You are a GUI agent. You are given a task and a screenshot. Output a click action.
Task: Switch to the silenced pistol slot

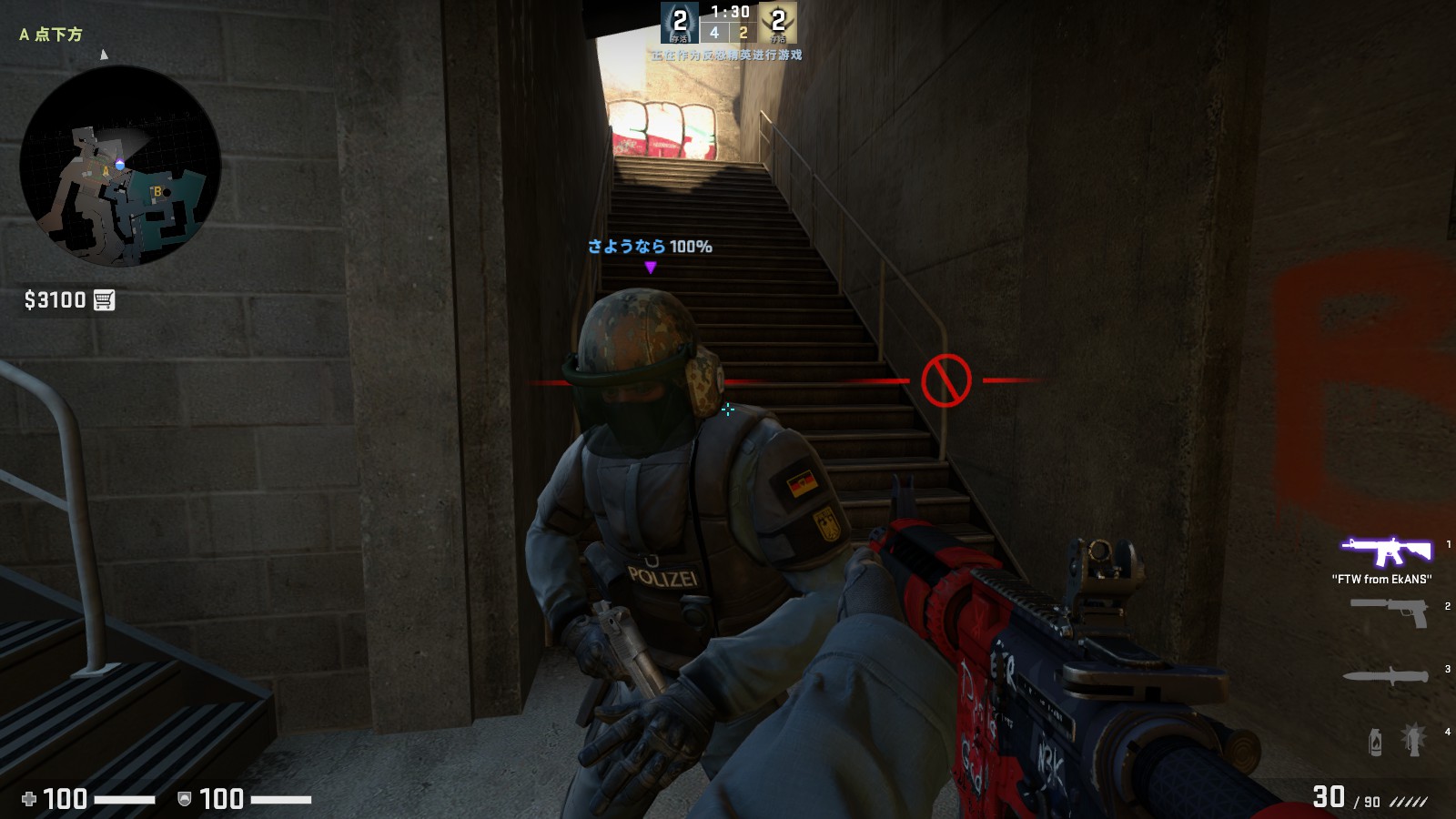(1390, 612)
